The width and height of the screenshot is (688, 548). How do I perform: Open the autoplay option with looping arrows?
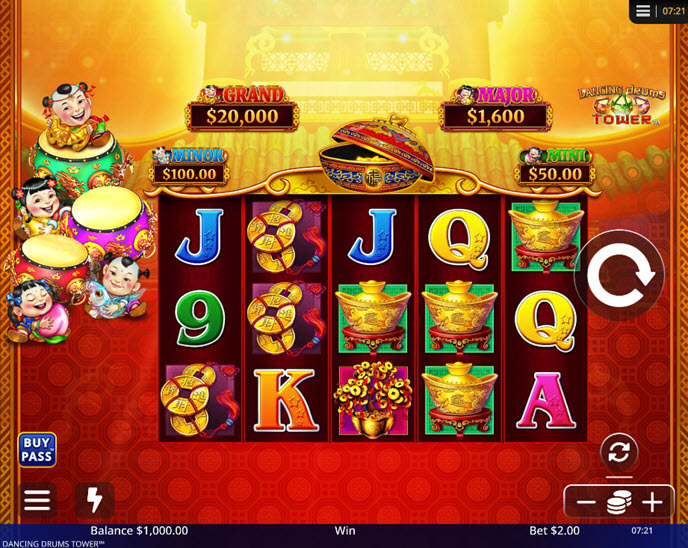click(x=619, y=452)
